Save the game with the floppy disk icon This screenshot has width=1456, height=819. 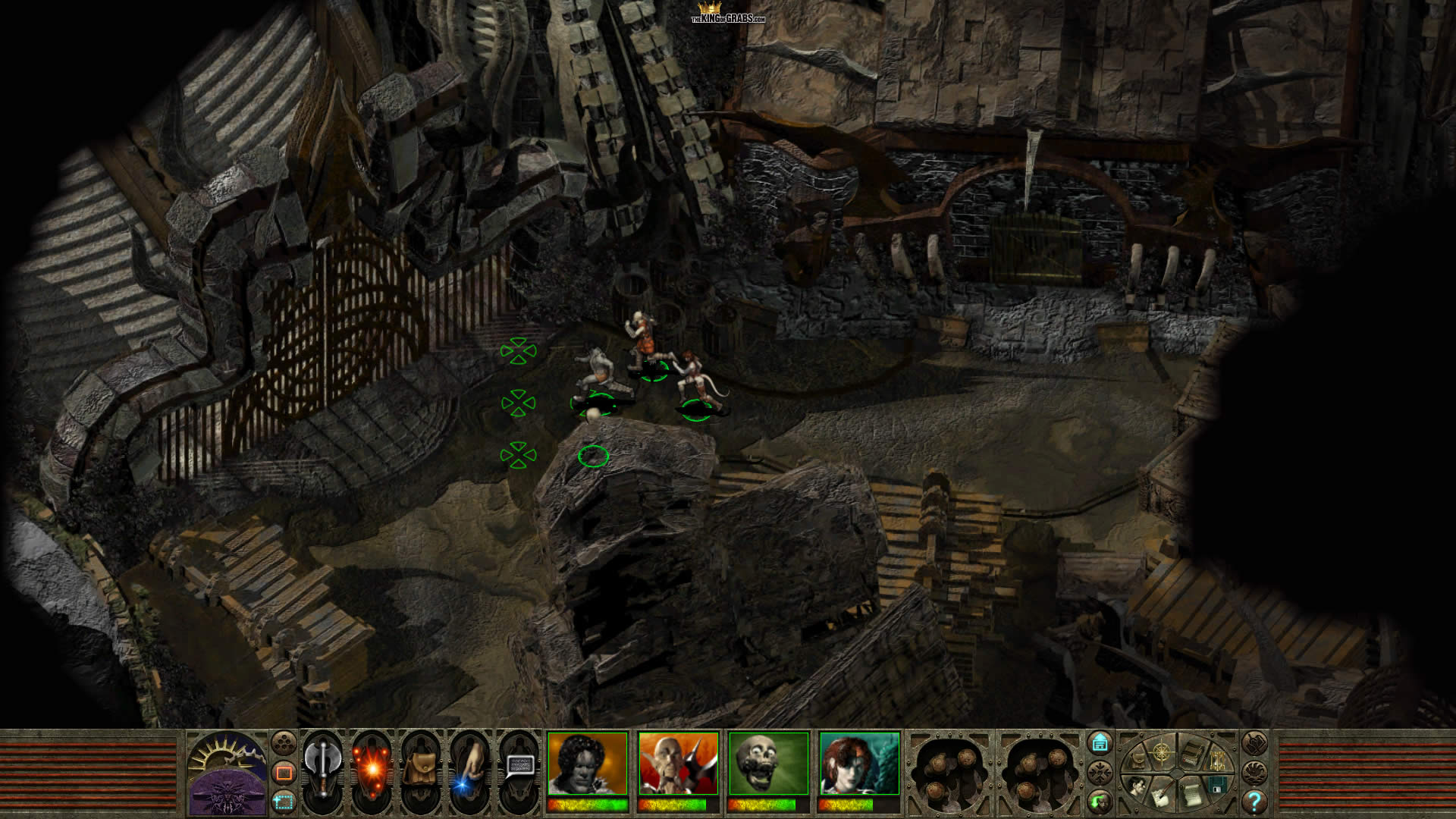1216,783
